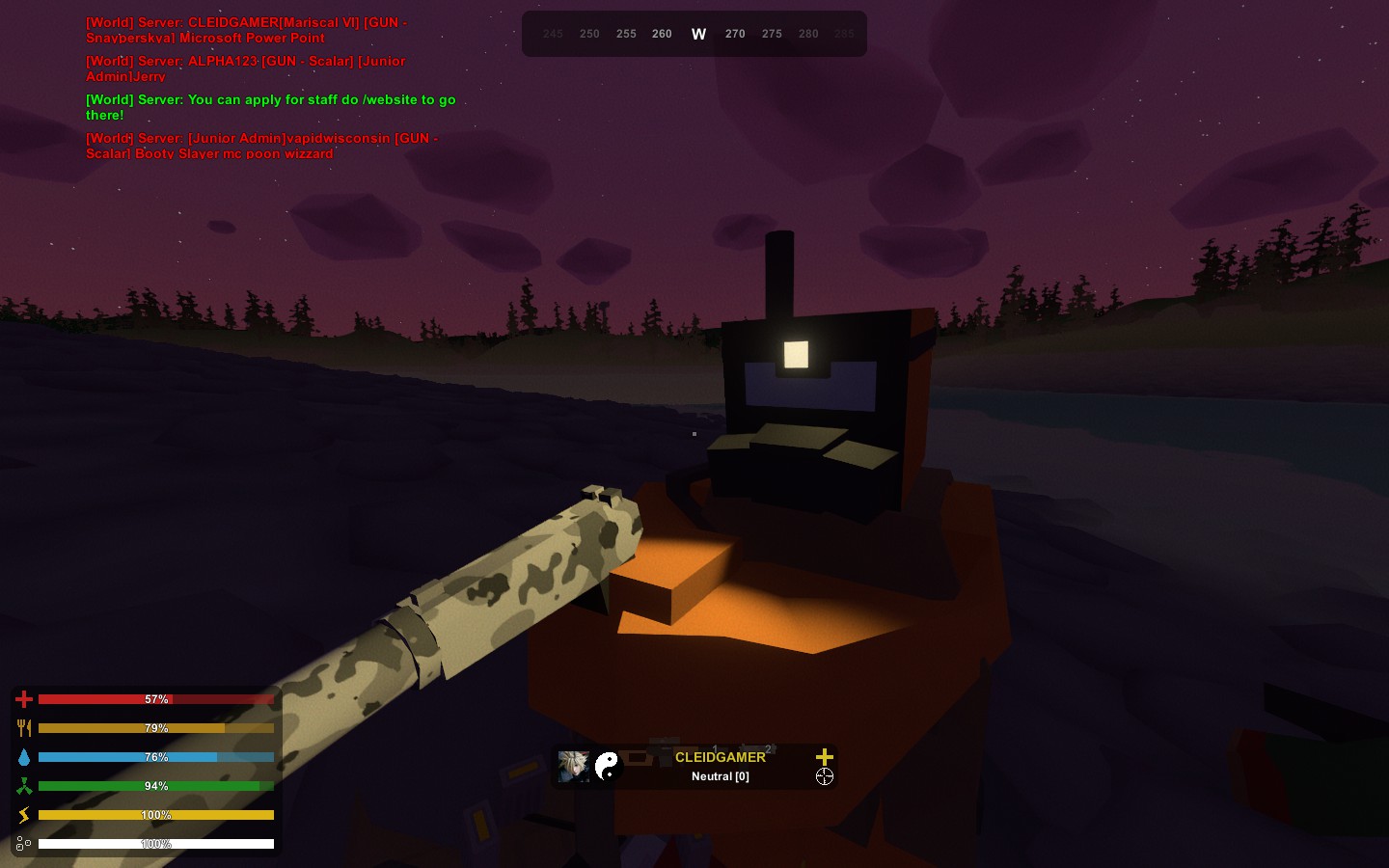The width and height of the screenshot is (1389, 868).
Task: Click the 57% health bar
Action: [x=155, y=699]
